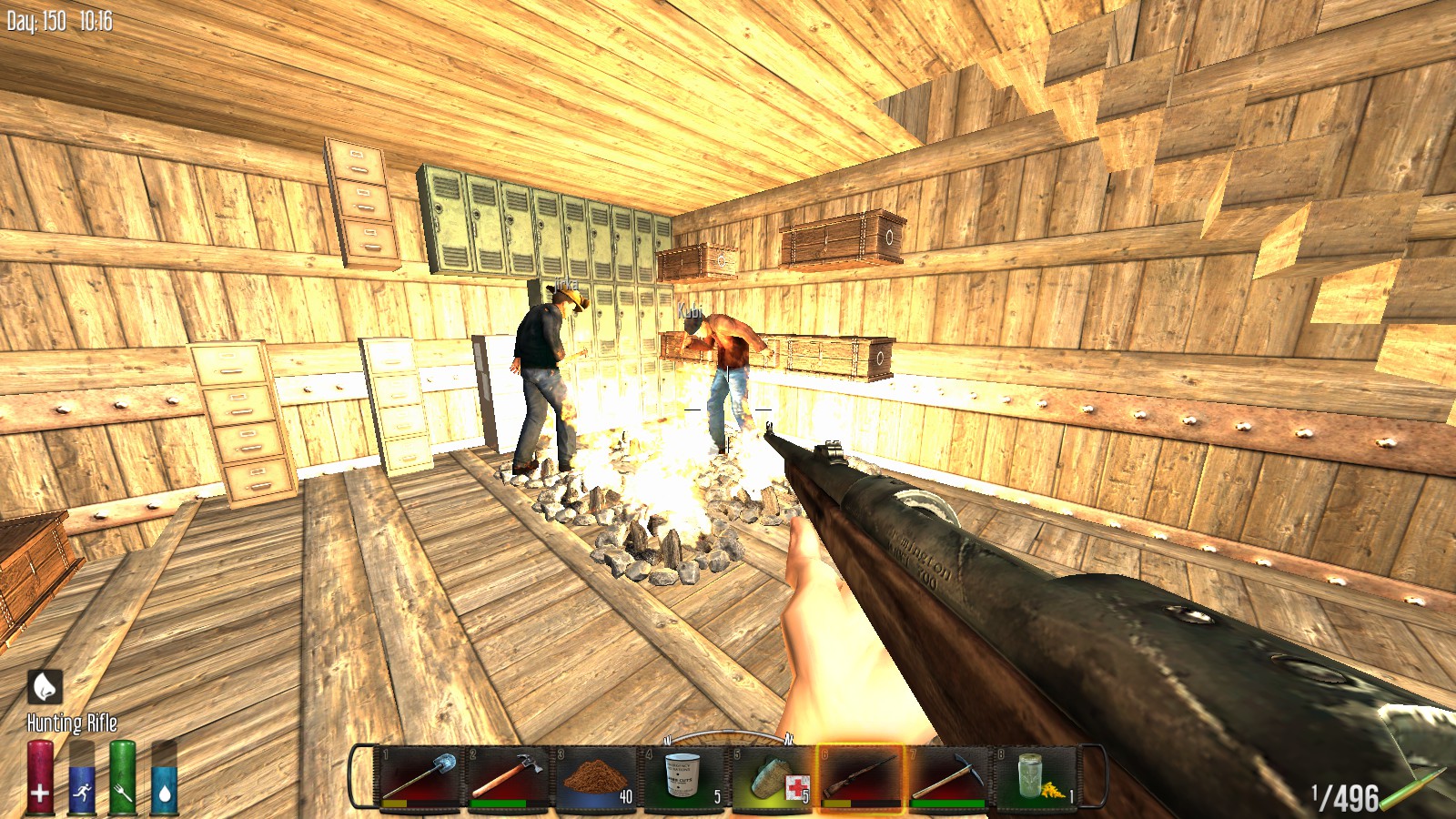Pick the first aid bandage slot
Image resolution: width=1456 pixels, height=819 pixels.
[773, 776]
